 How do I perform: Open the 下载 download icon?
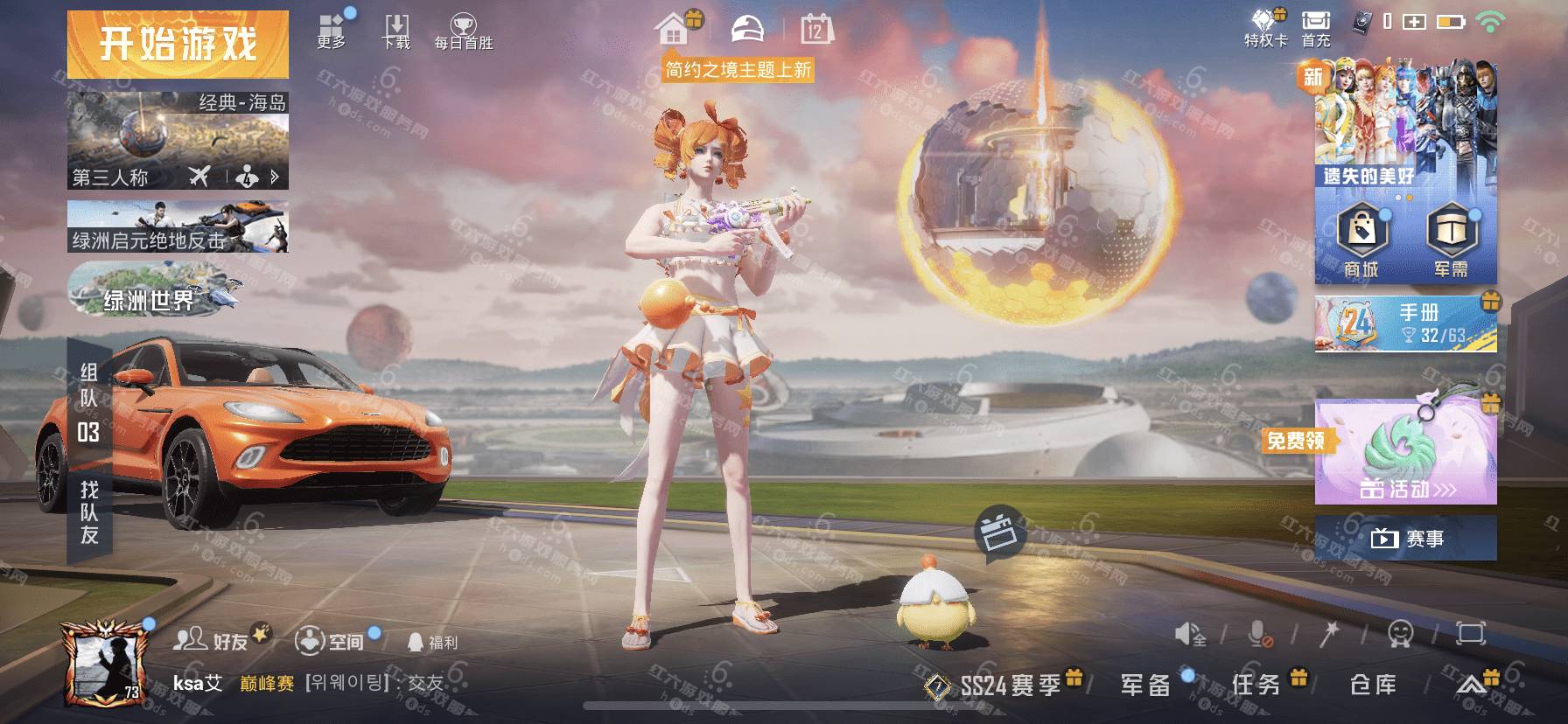tap(396, 31)
